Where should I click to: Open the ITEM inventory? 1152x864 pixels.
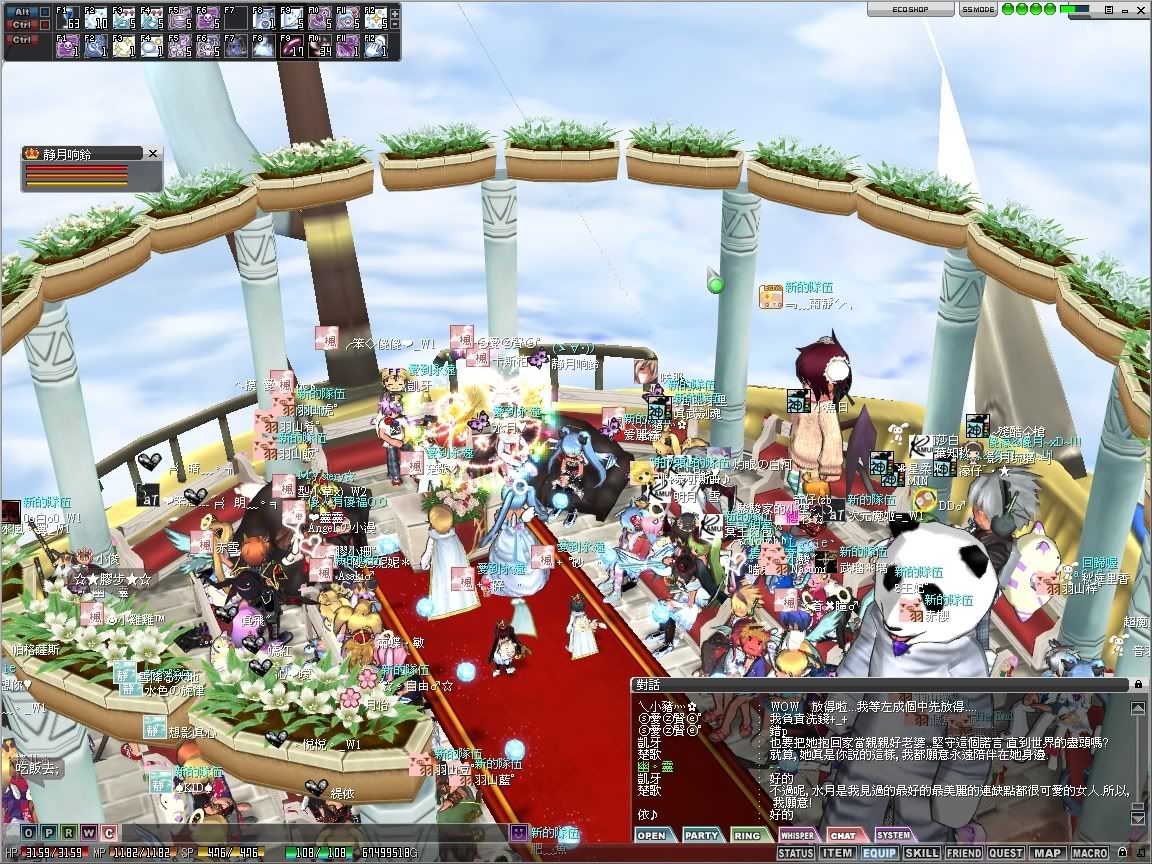(837, 853)
